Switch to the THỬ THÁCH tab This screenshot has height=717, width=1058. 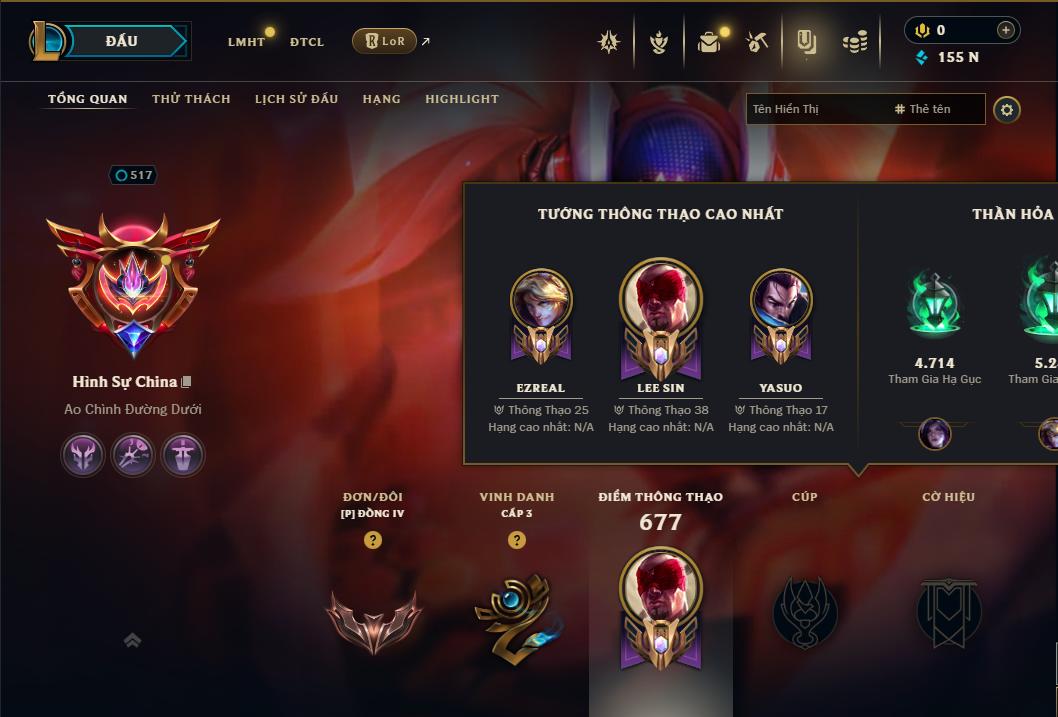(191, 99)
